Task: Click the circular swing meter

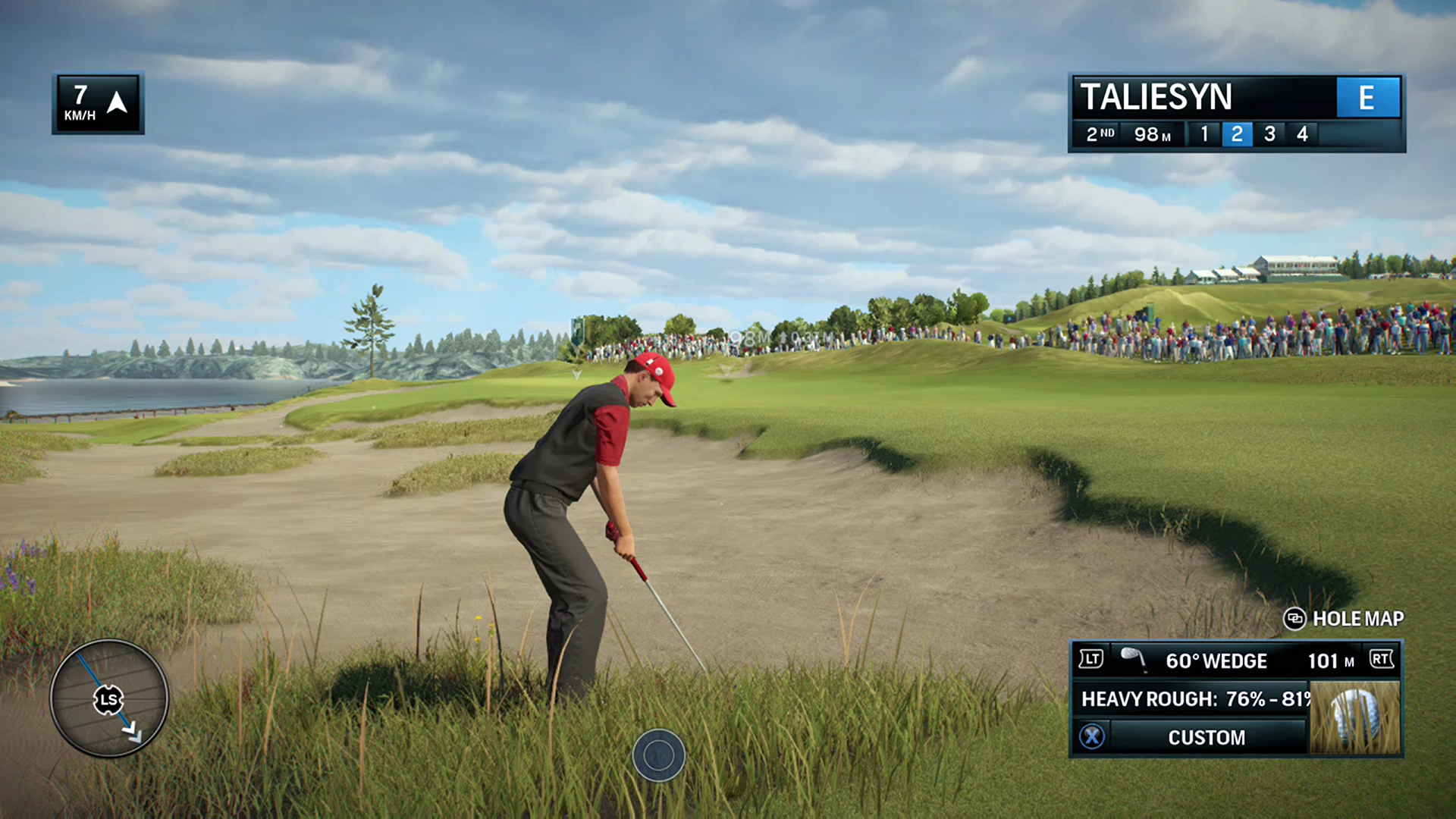Action: click(x=658, y=755)
